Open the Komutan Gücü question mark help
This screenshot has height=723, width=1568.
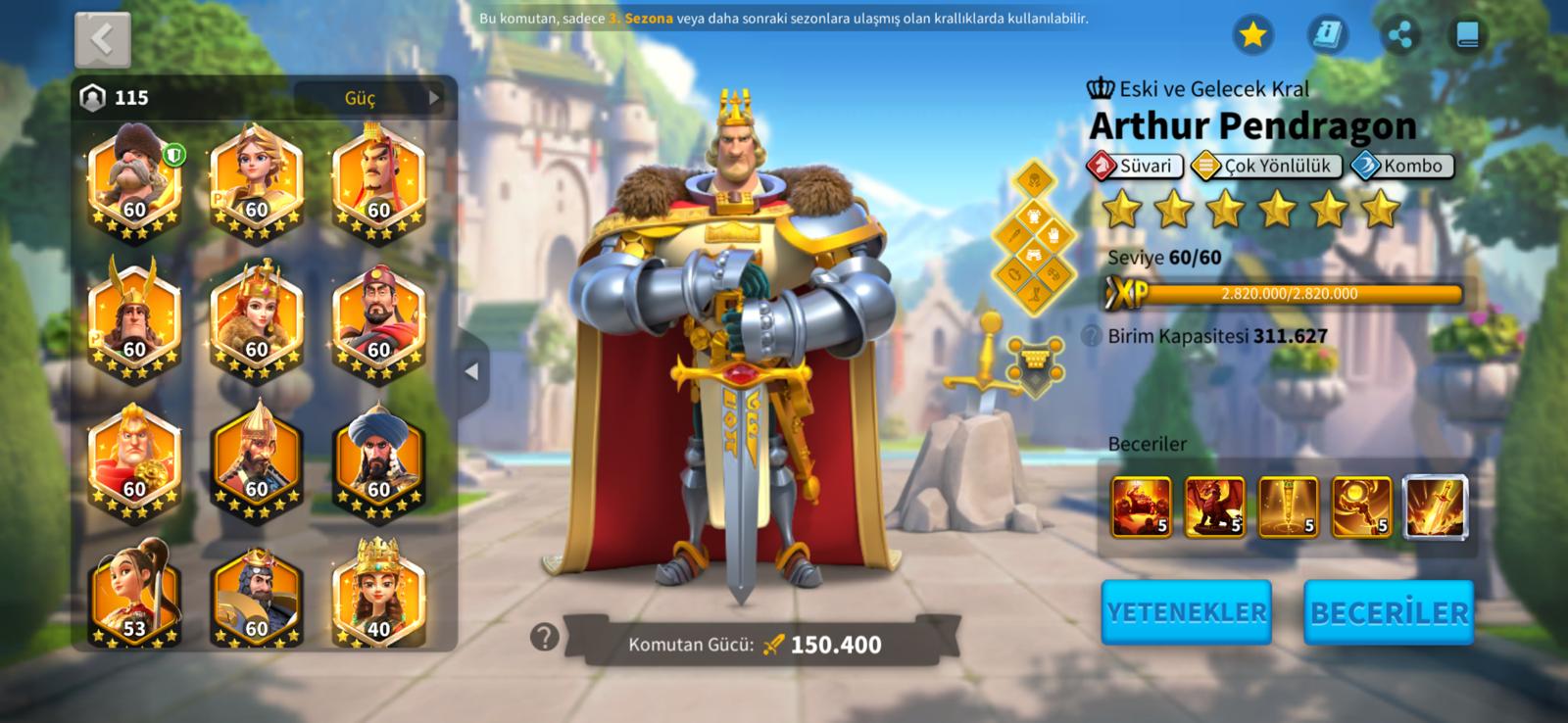pyautogui.click(x=544, y=638)
